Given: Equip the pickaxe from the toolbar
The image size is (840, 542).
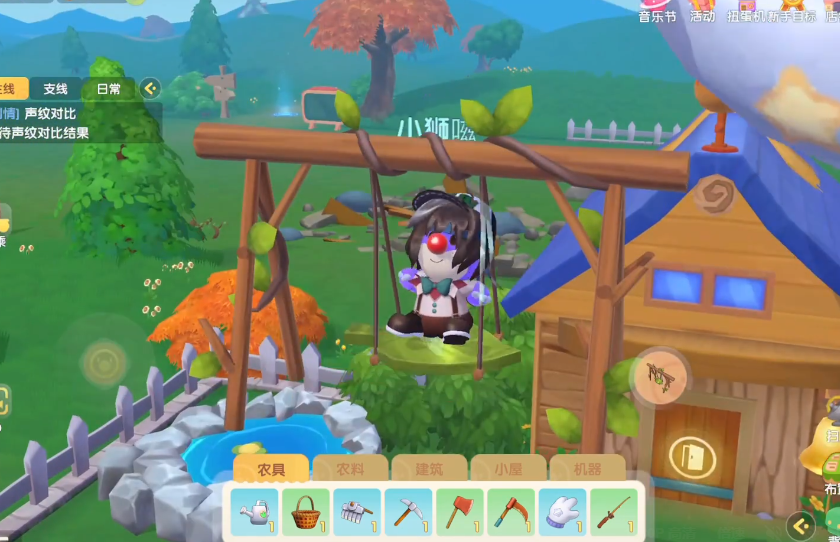Looking at the screenshot, I should coord(408,512).
